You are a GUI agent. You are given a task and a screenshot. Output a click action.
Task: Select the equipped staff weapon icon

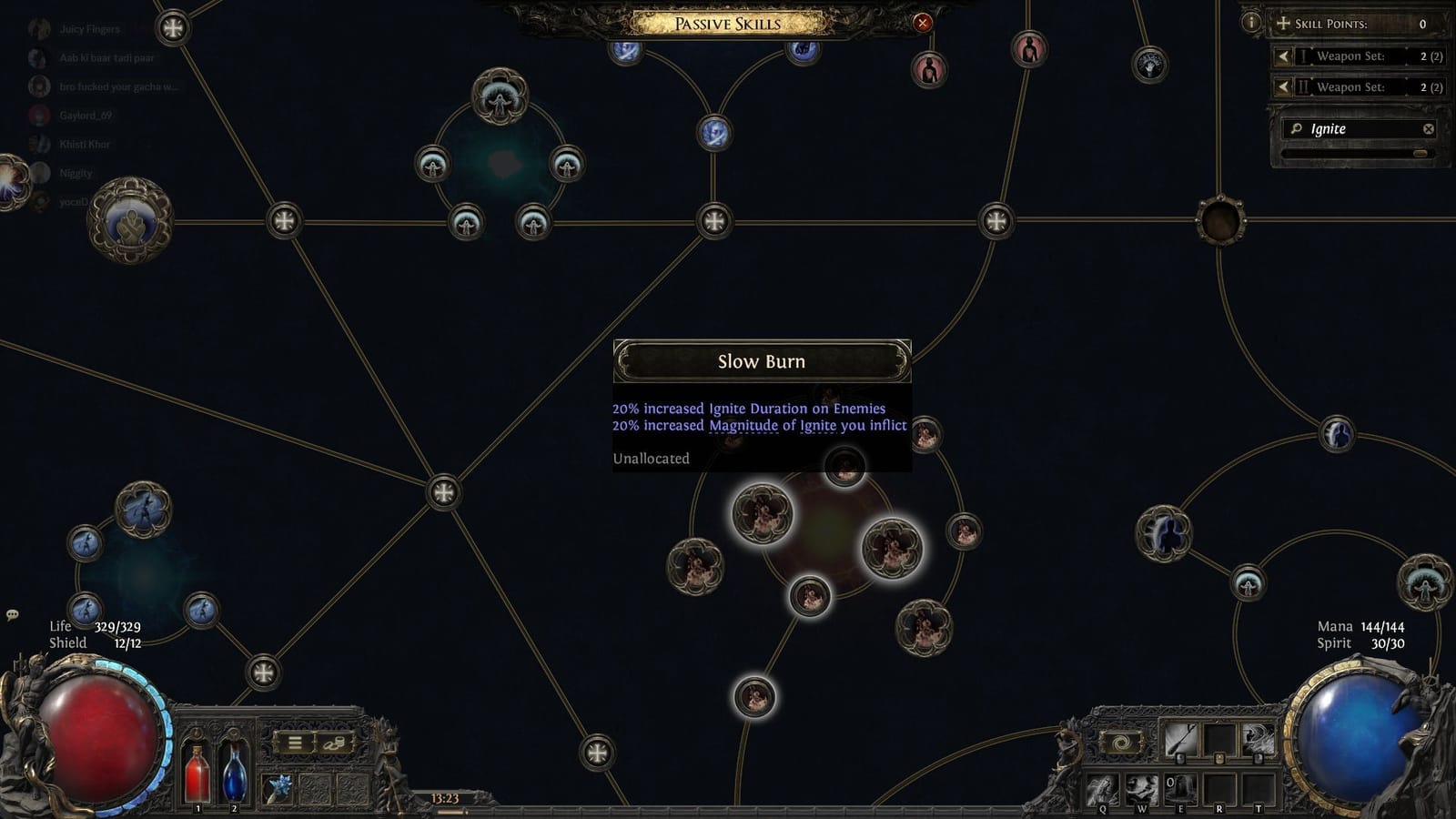1180,737
